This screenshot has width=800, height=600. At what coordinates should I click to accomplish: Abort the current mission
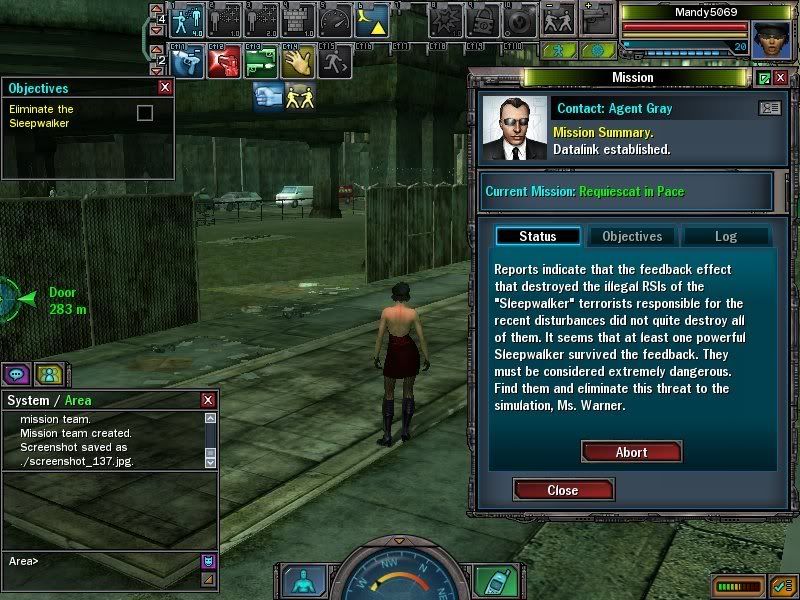point(631,452)
